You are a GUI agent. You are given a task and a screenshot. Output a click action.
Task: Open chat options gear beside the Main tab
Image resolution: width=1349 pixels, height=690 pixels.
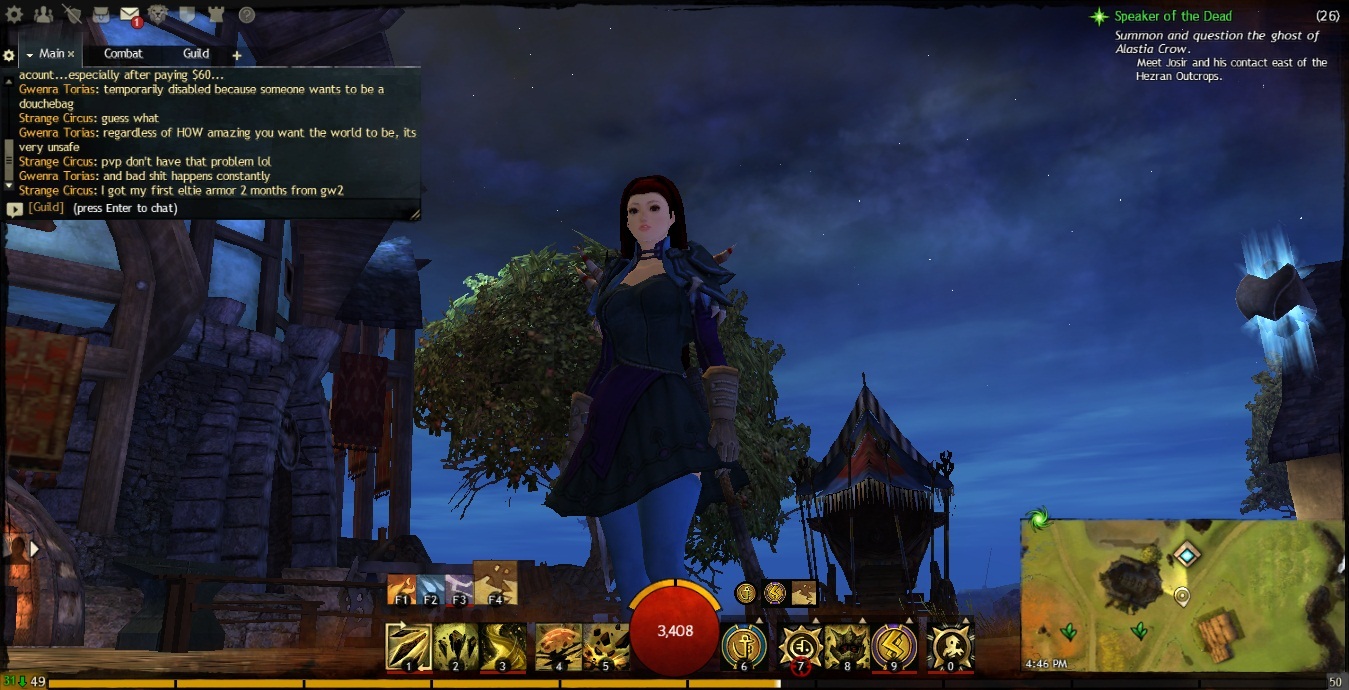point(9,55)
